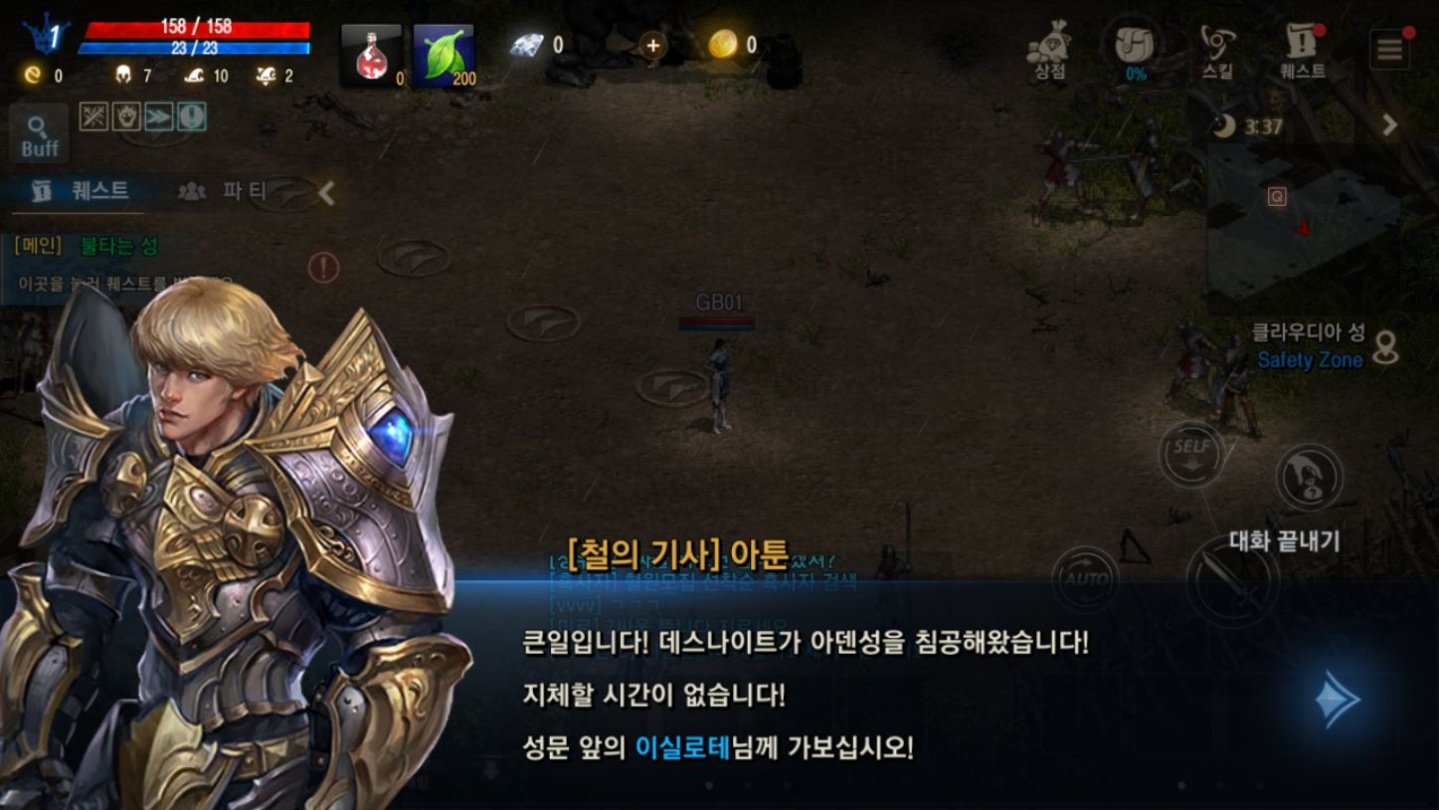This screenshot has height=810, width=1439.
Task: Open the inventory bag showing 0%
Action: click(x=1135, y=44)
